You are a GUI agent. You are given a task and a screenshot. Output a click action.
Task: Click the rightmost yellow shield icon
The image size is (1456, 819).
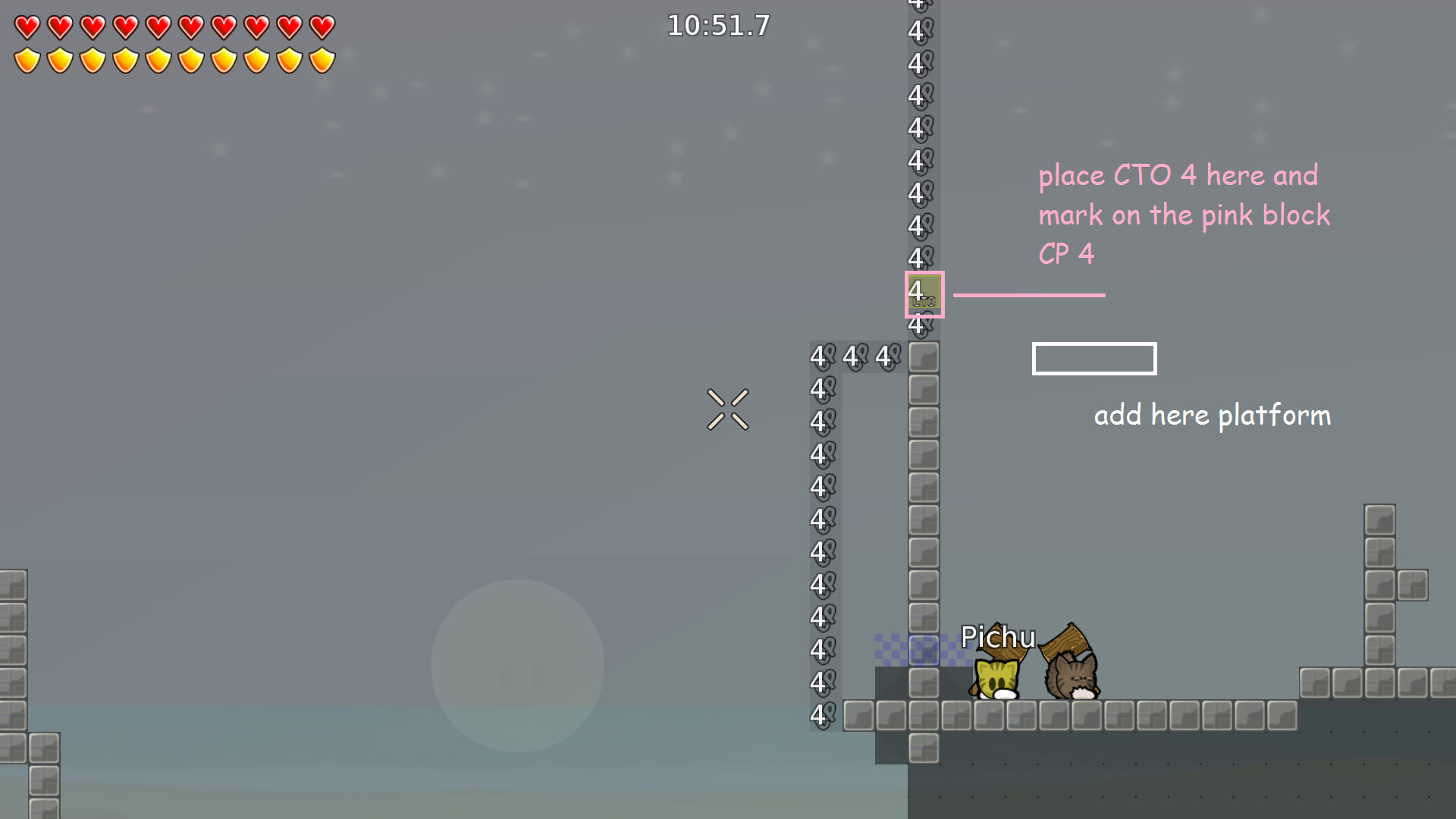(x=322, y=59)
